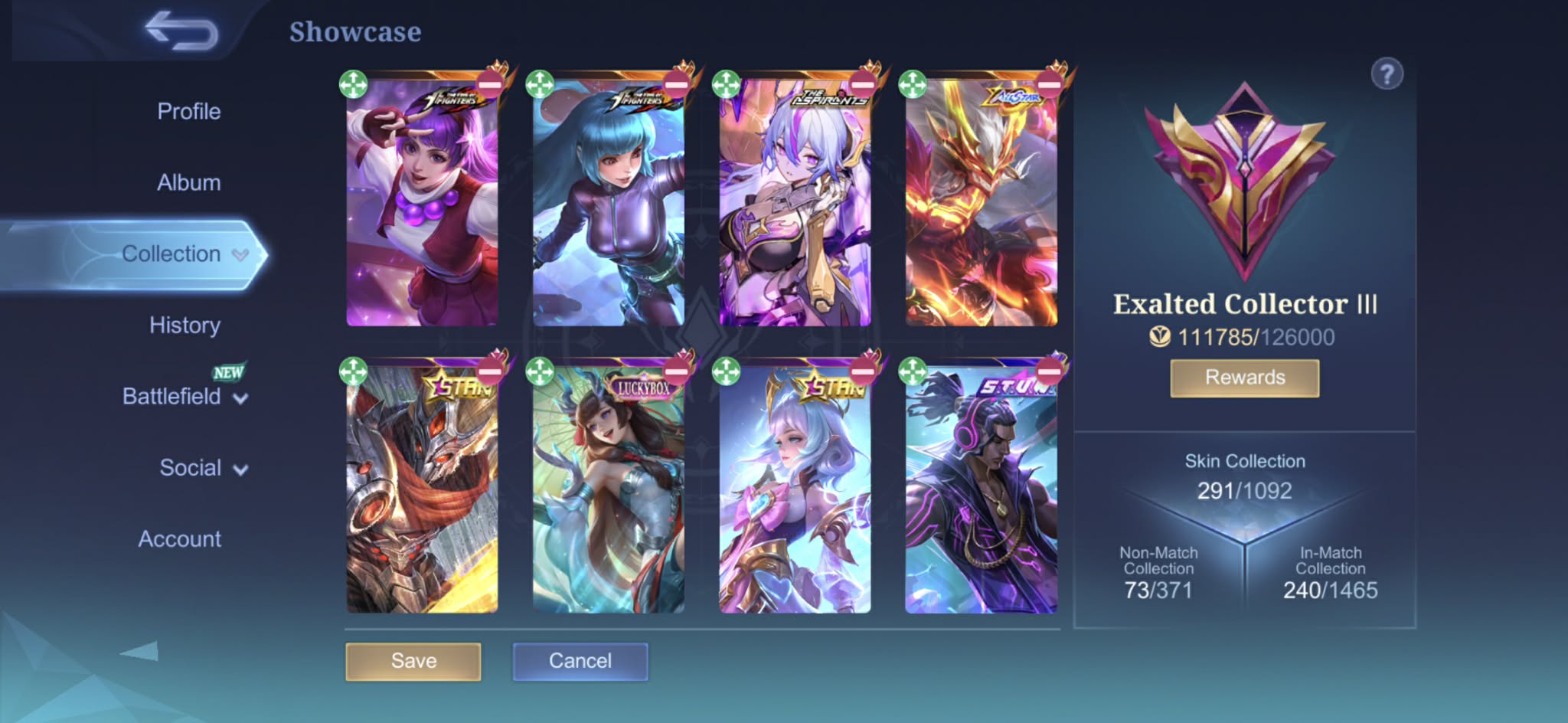Select the fiery All Star skin card

pyautogui.click(x=982, y=207)
